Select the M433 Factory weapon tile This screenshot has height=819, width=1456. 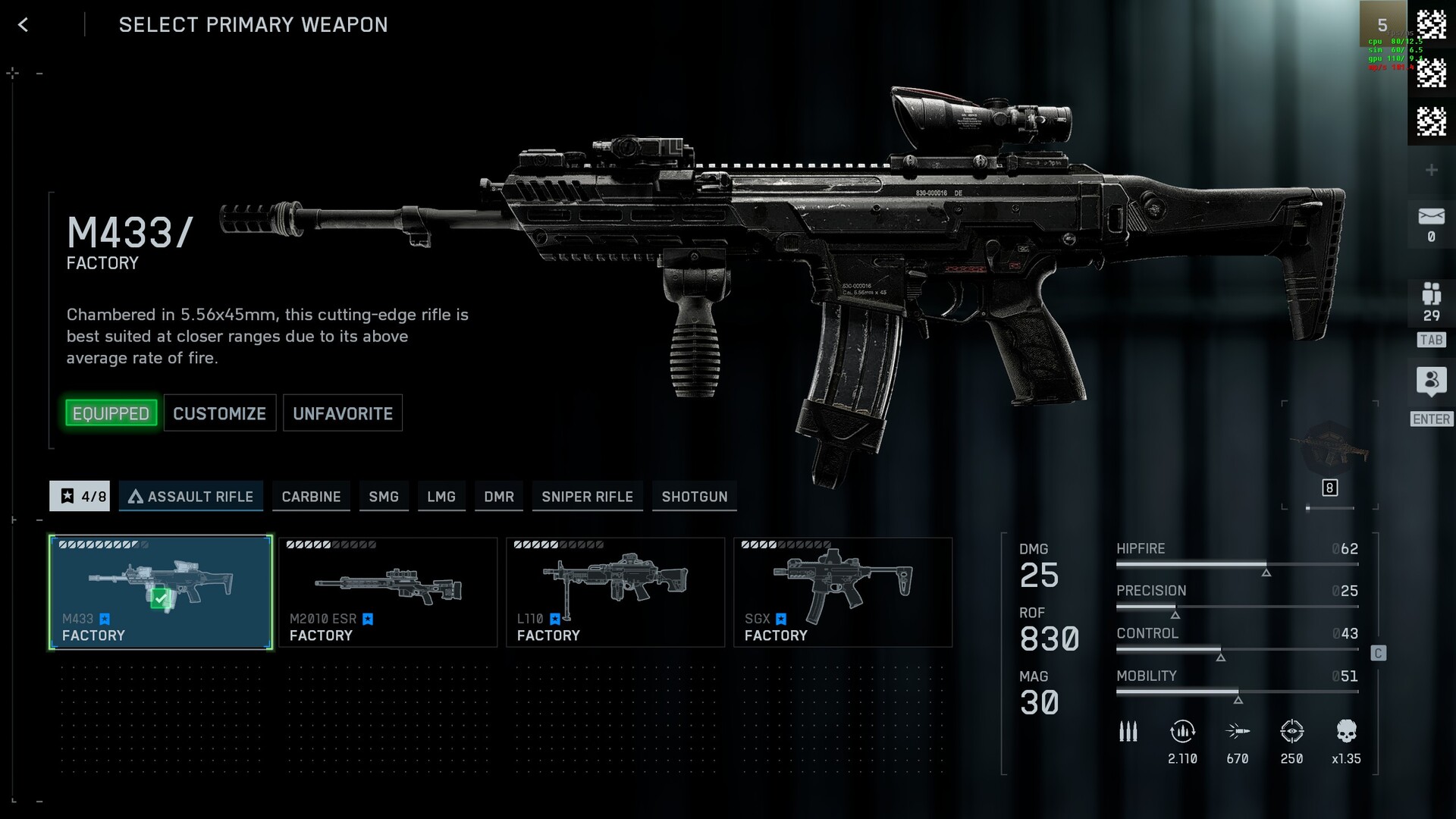click(x=161, y=592)
